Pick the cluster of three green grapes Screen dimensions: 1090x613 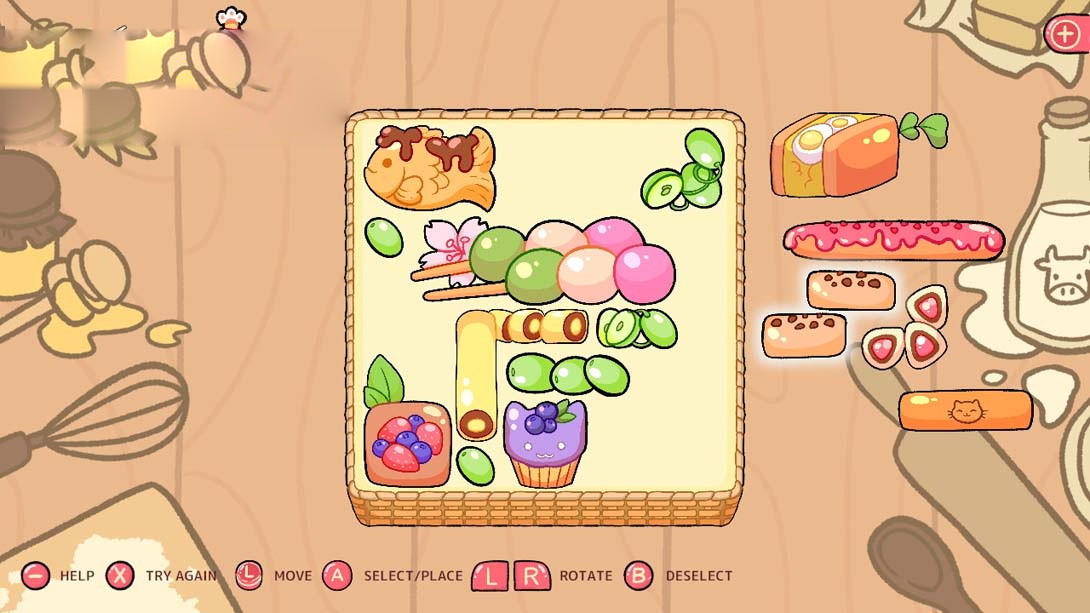pyautogui.click(x=568, y=375)
